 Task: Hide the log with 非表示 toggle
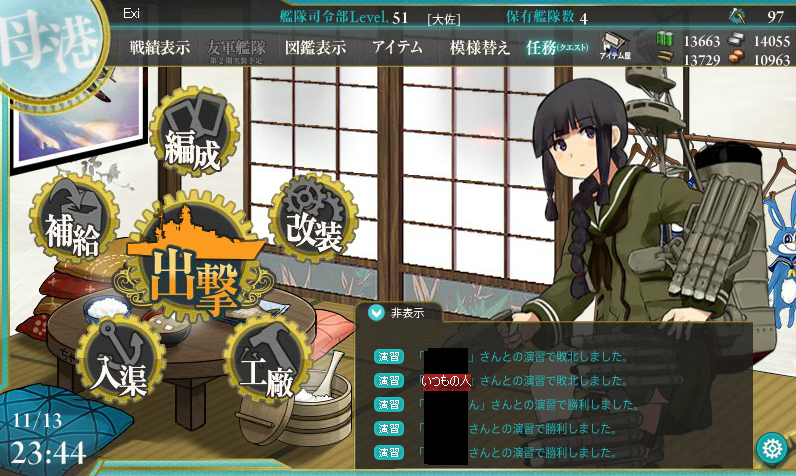pos(398,313)
